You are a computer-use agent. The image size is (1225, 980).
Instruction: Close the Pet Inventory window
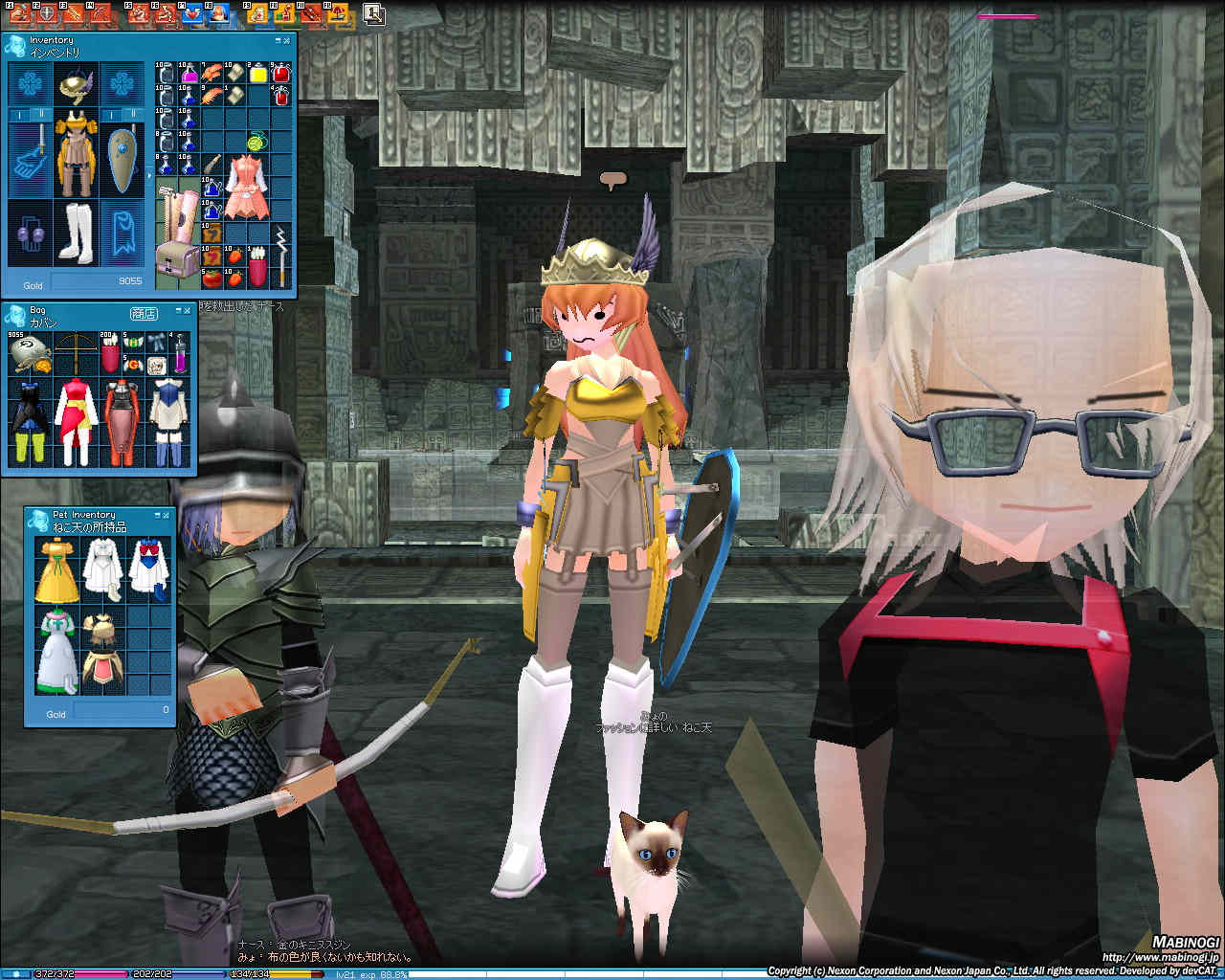[166, 515]
